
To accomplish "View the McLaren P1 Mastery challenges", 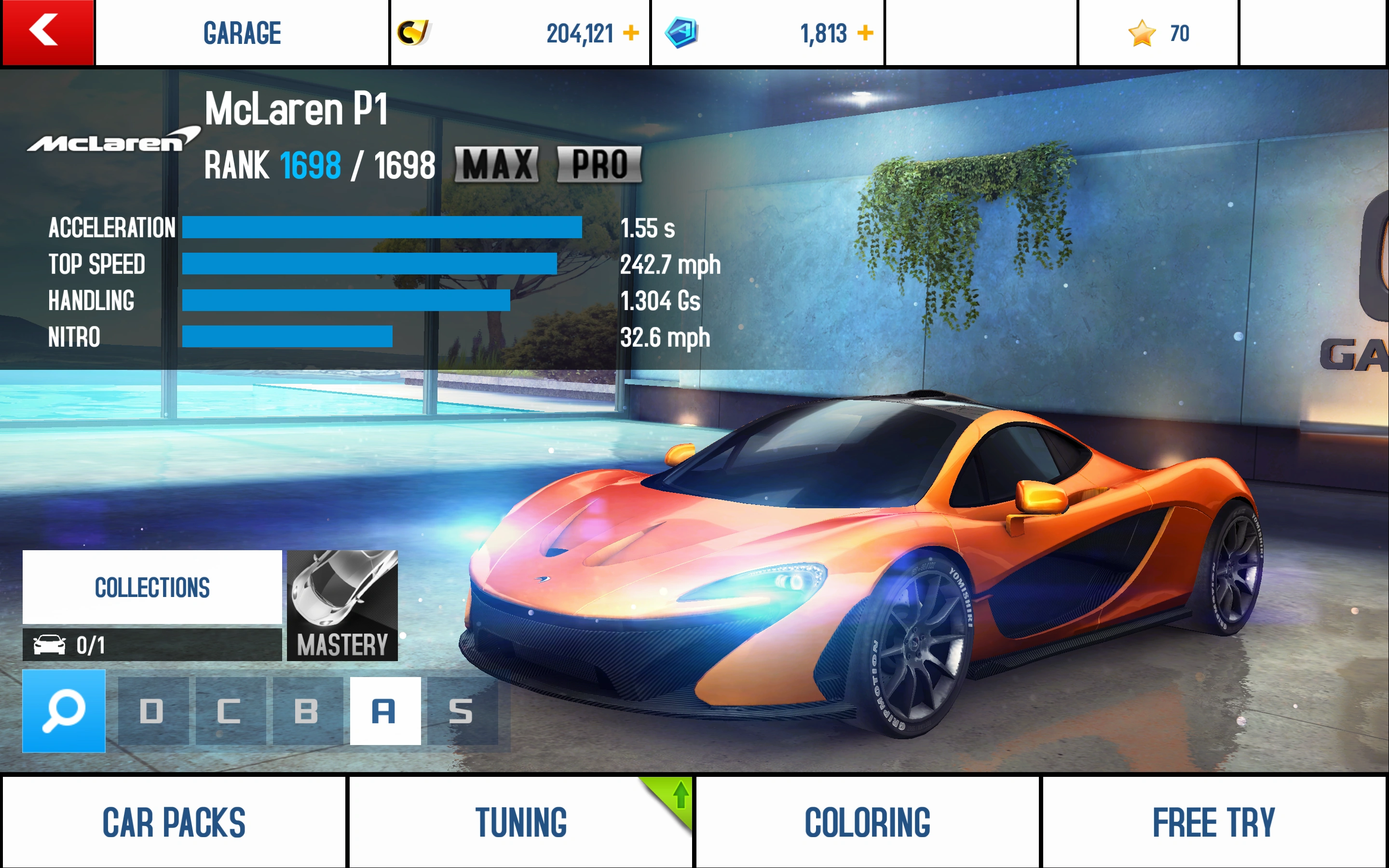I will [x=342, y=606].
